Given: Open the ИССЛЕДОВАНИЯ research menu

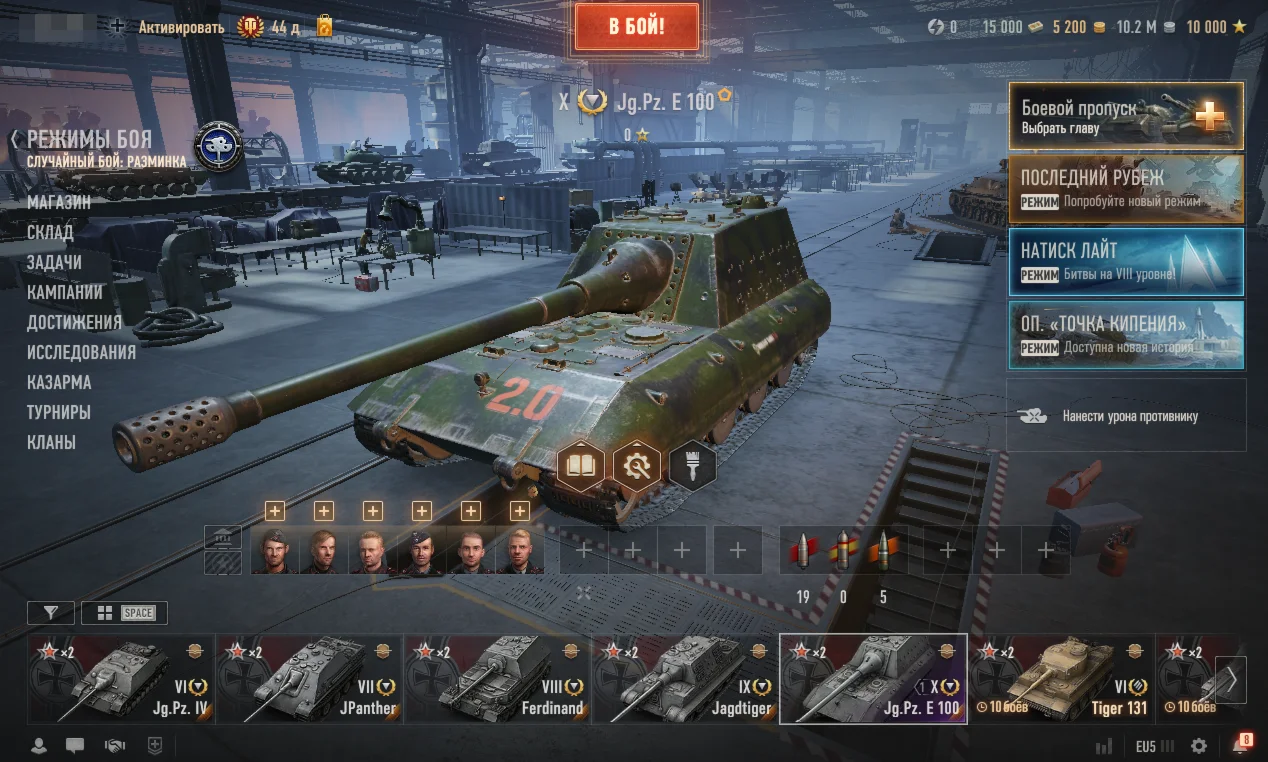Looking at the screenshot, I should [81, 352].
